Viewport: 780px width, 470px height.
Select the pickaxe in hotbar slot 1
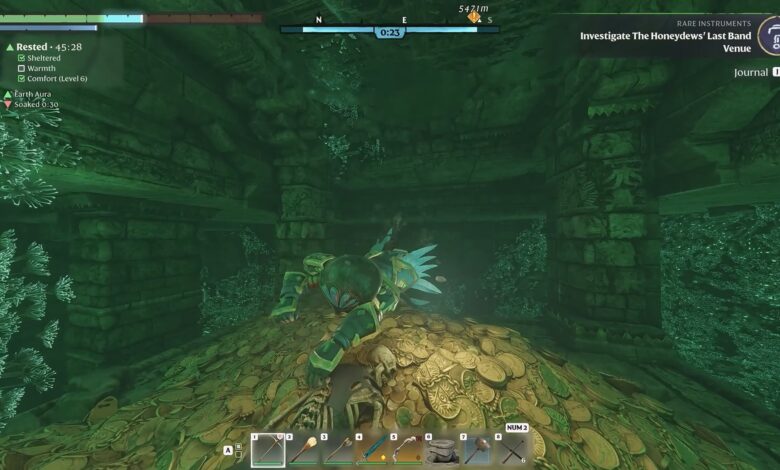(268, 450)
